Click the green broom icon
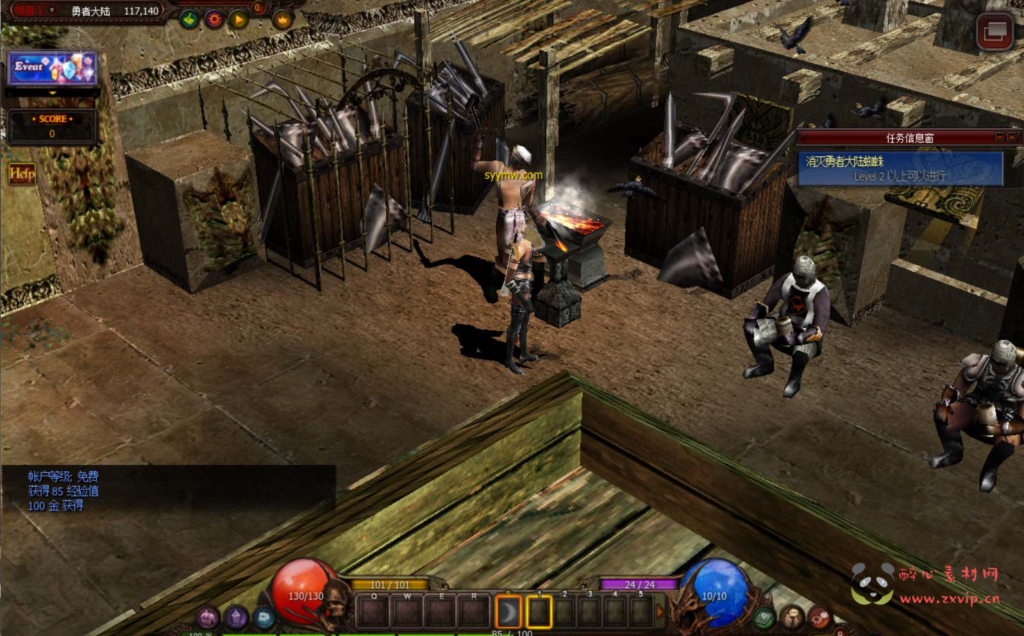The image size is (1024, 636). [189, 18]
